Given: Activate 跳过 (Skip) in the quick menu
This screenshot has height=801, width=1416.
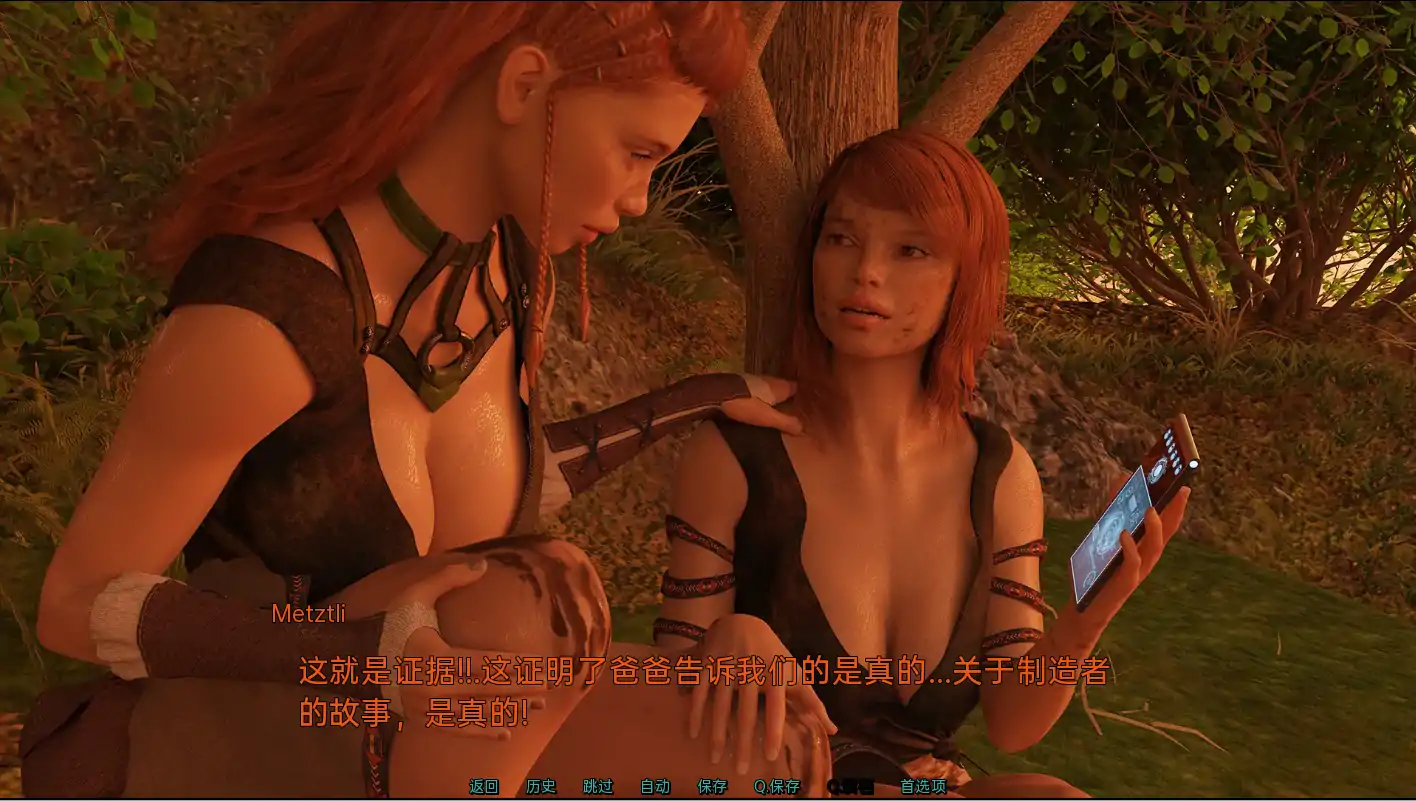Looking at the screenshot, I should coord(598,787).
